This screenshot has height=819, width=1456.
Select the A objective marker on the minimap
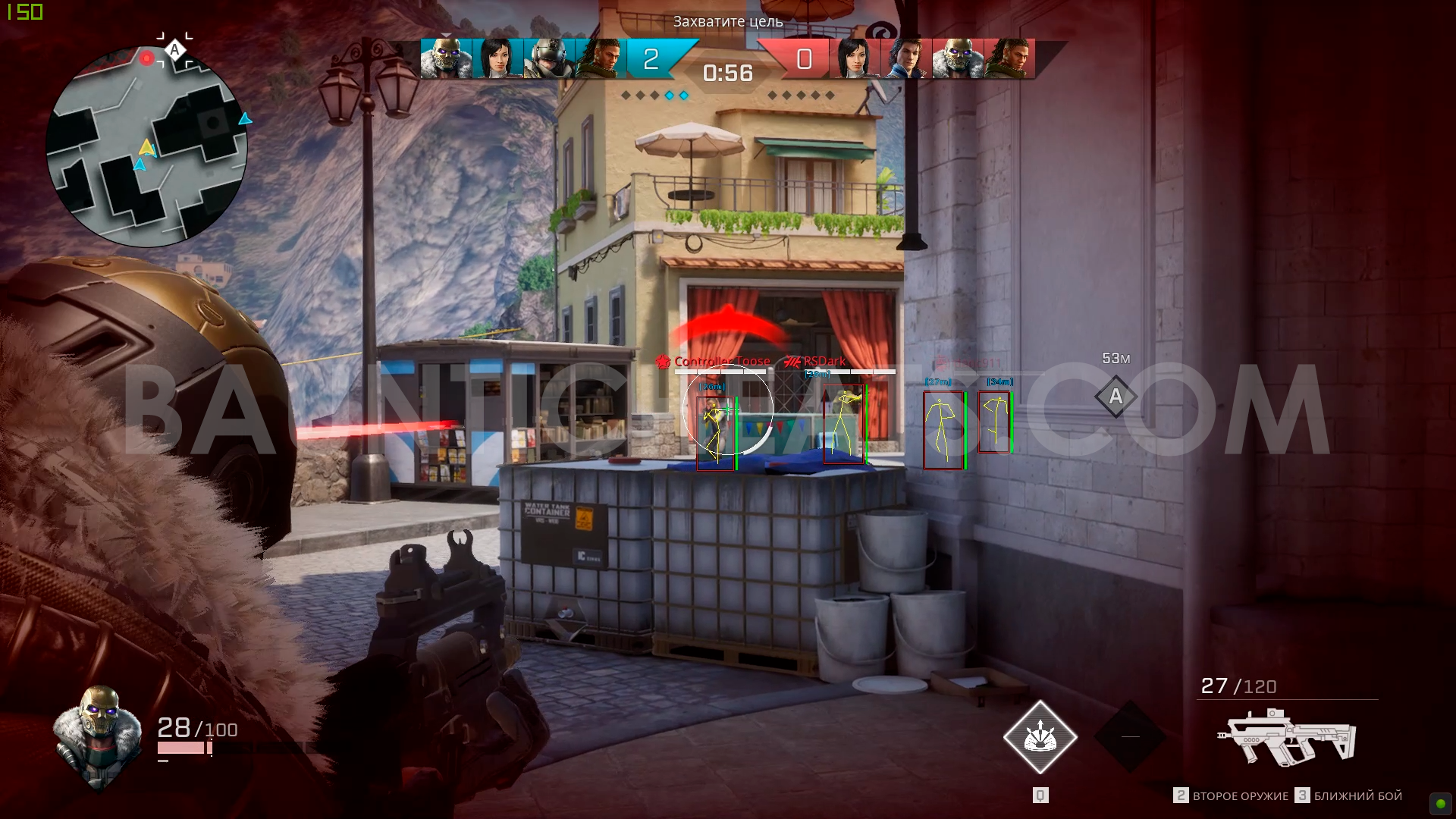pos(175,50)
